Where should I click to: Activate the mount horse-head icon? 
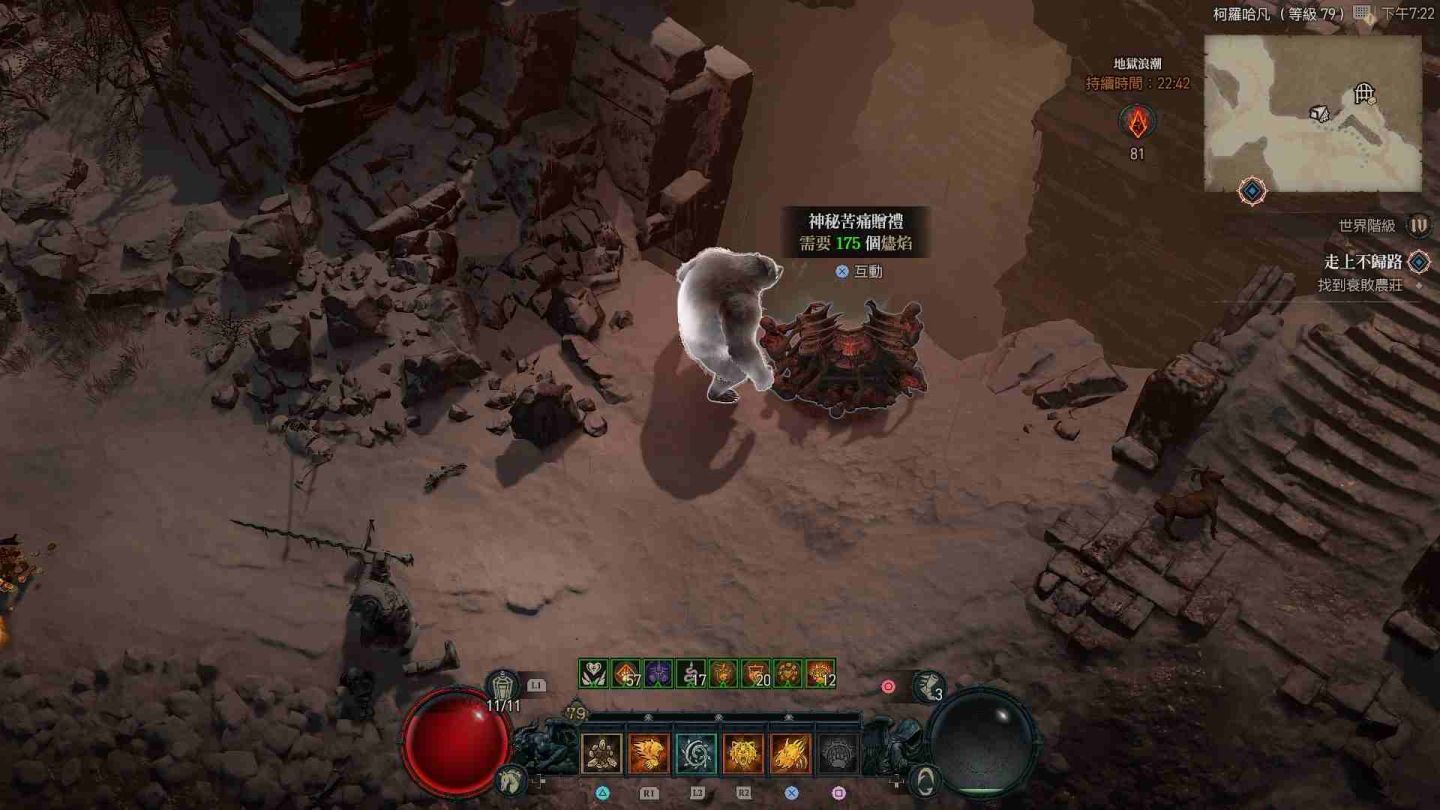[x=510, y=776]
